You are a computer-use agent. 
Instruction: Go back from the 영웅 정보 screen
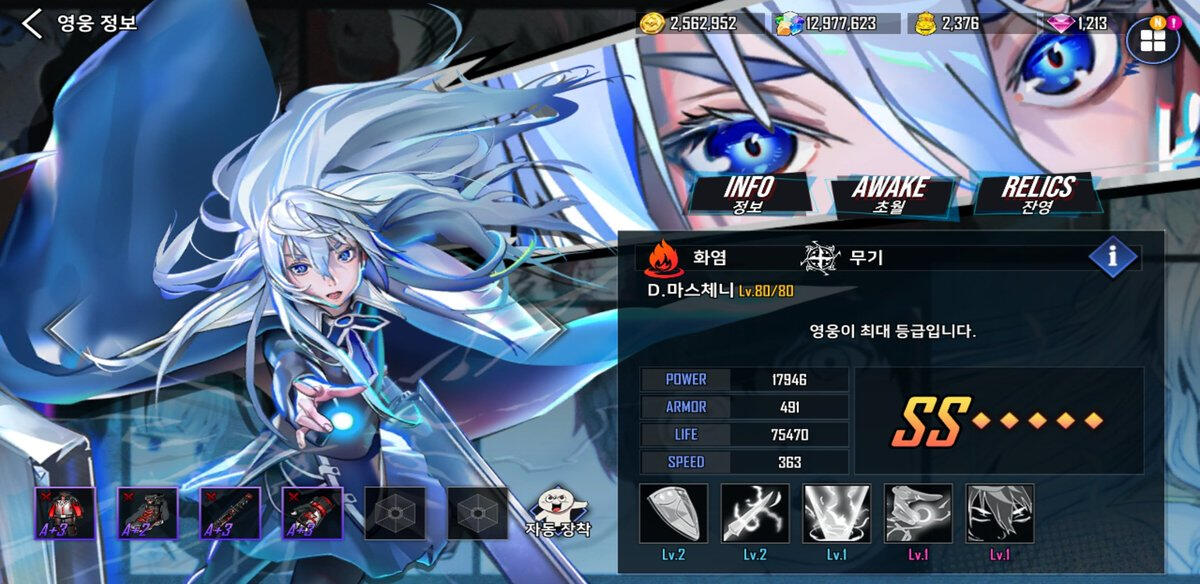click(x=32, y=23)
